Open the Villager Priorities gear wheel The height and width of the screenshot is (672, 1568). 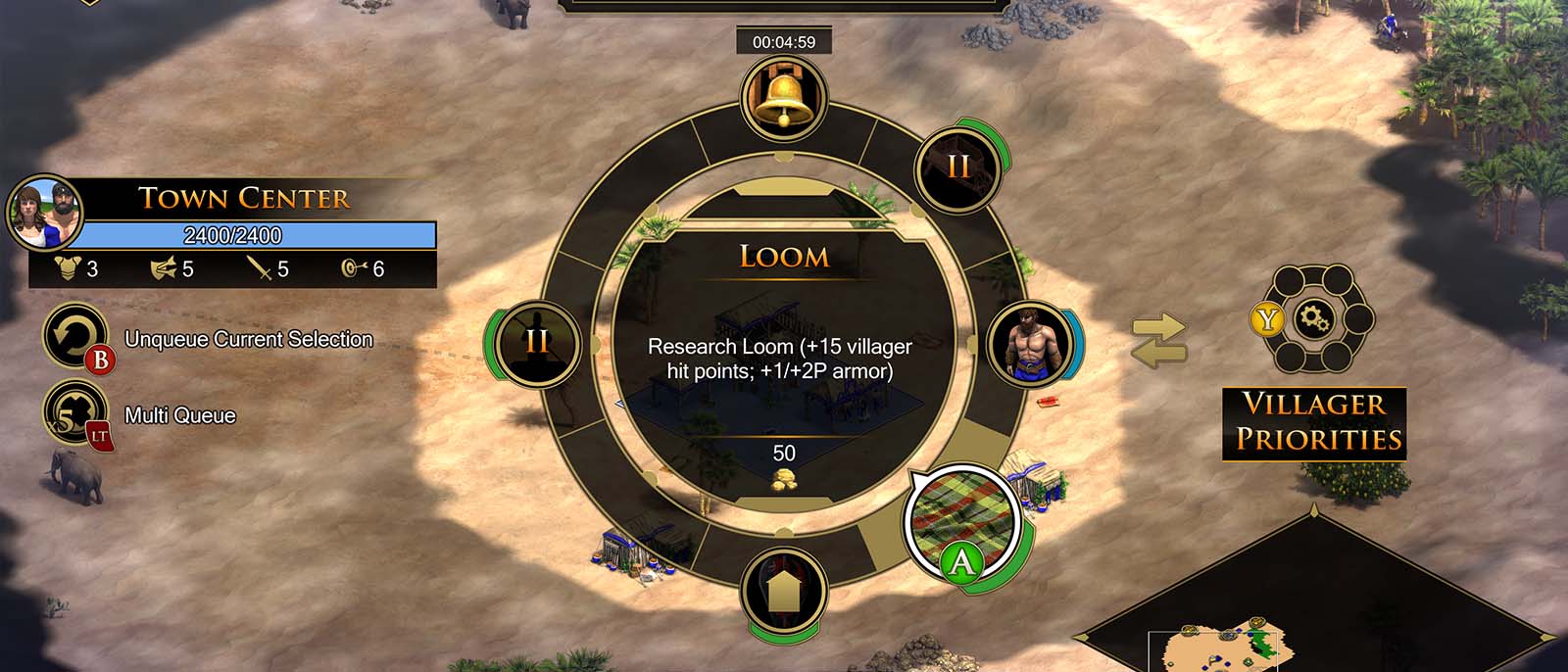tap(1313, 319)
